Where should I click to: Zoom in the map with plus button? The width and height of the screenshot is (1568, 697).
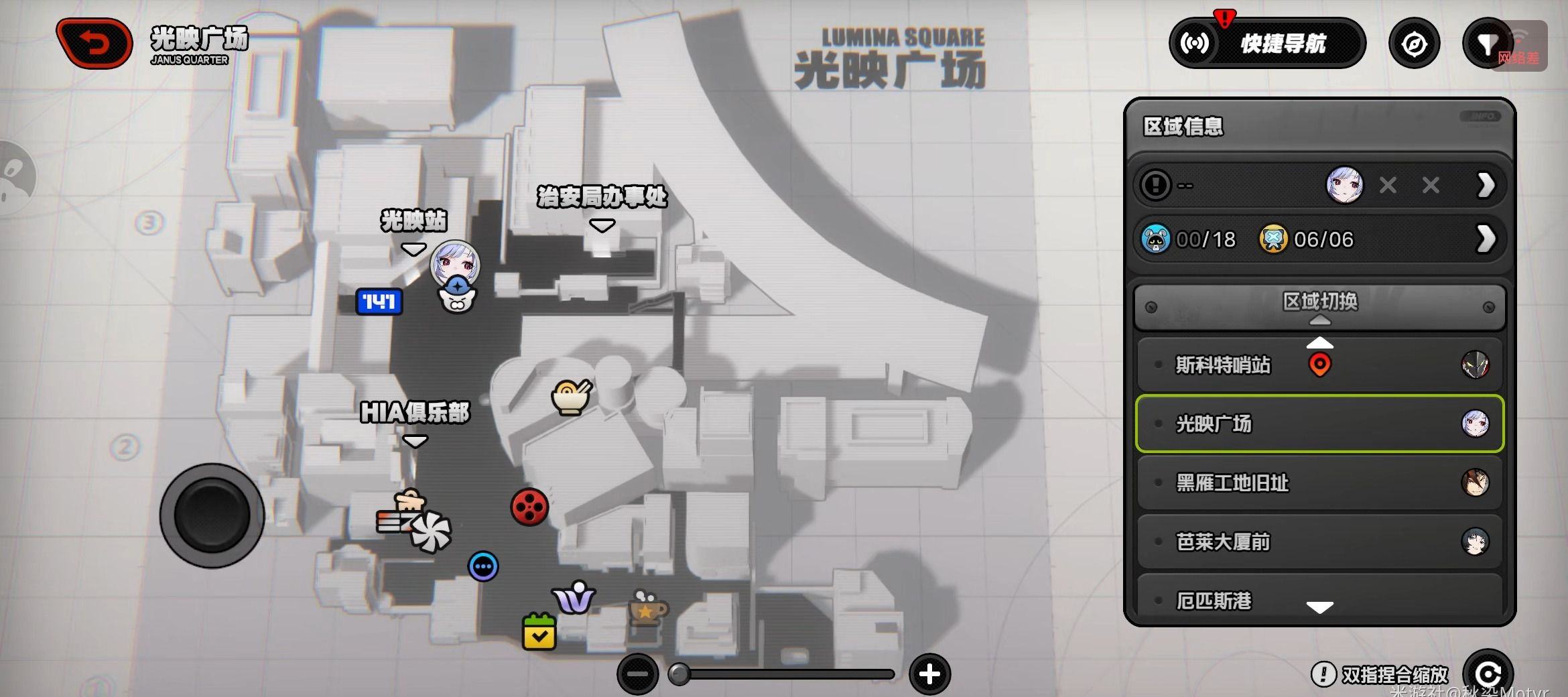click(x=929, y=674)
